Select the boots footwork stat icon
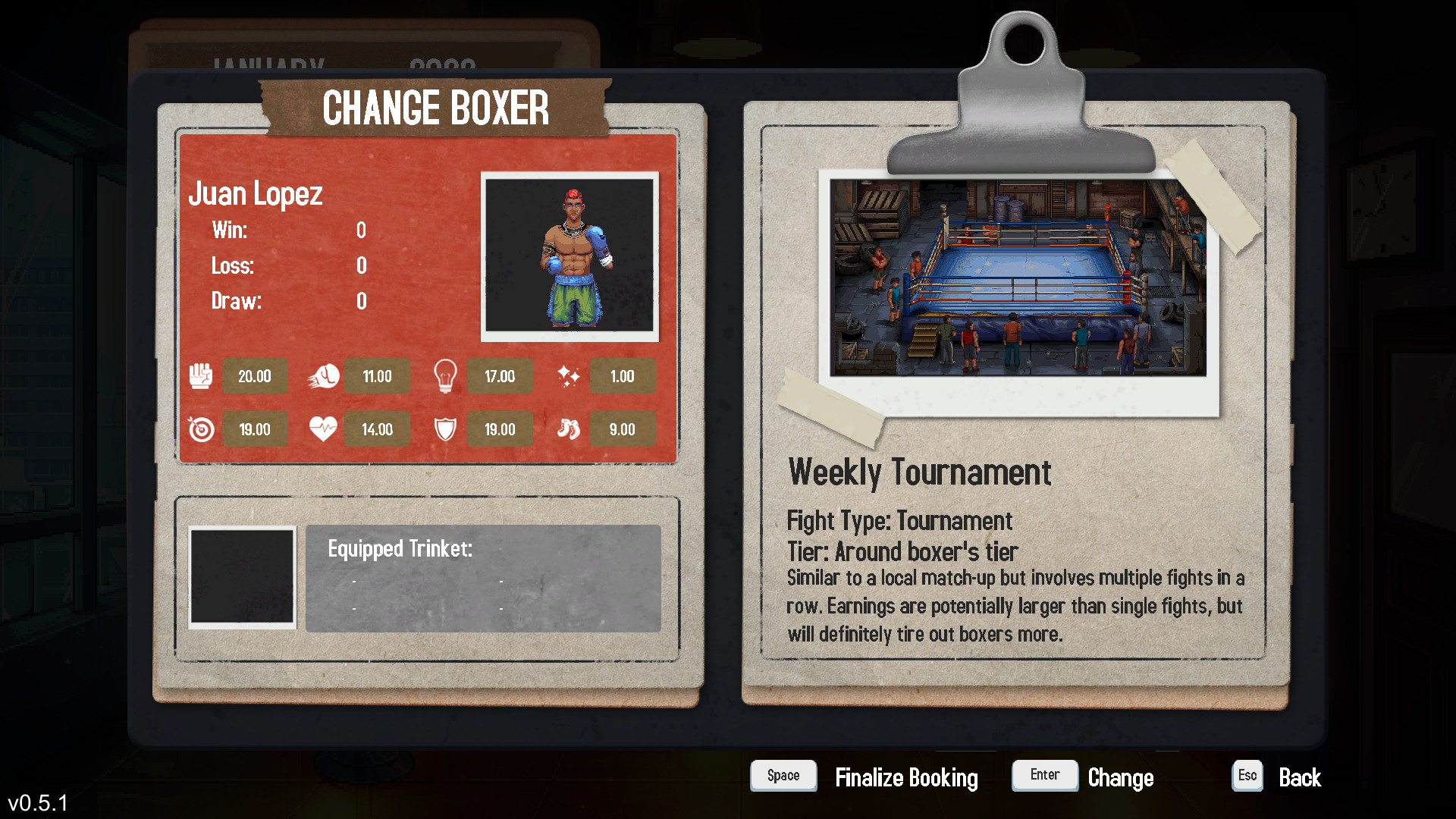The width and height of the screenshot is (1456, 819). (x=570, y=428)
